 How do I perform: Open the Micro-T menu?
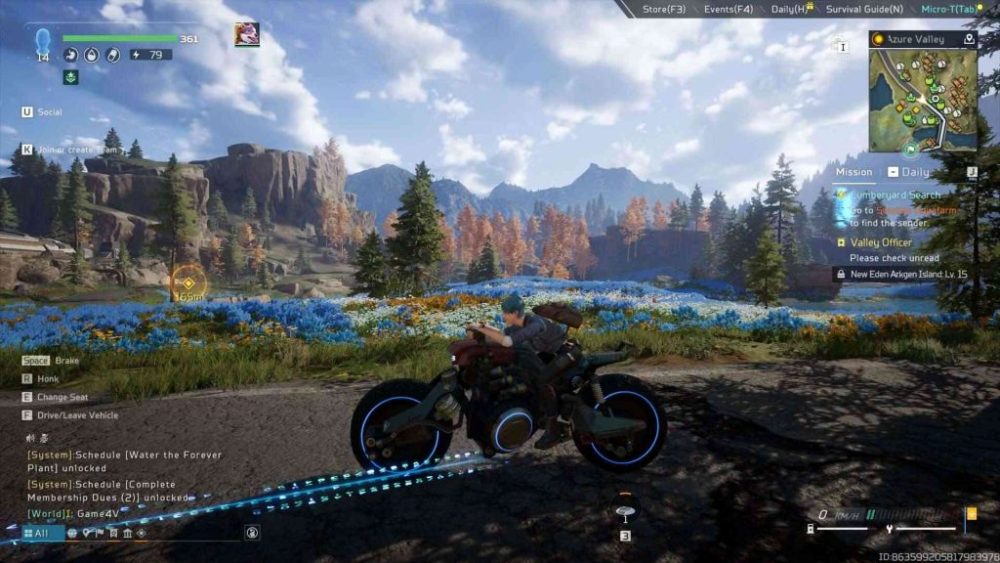tap(947, 9)
